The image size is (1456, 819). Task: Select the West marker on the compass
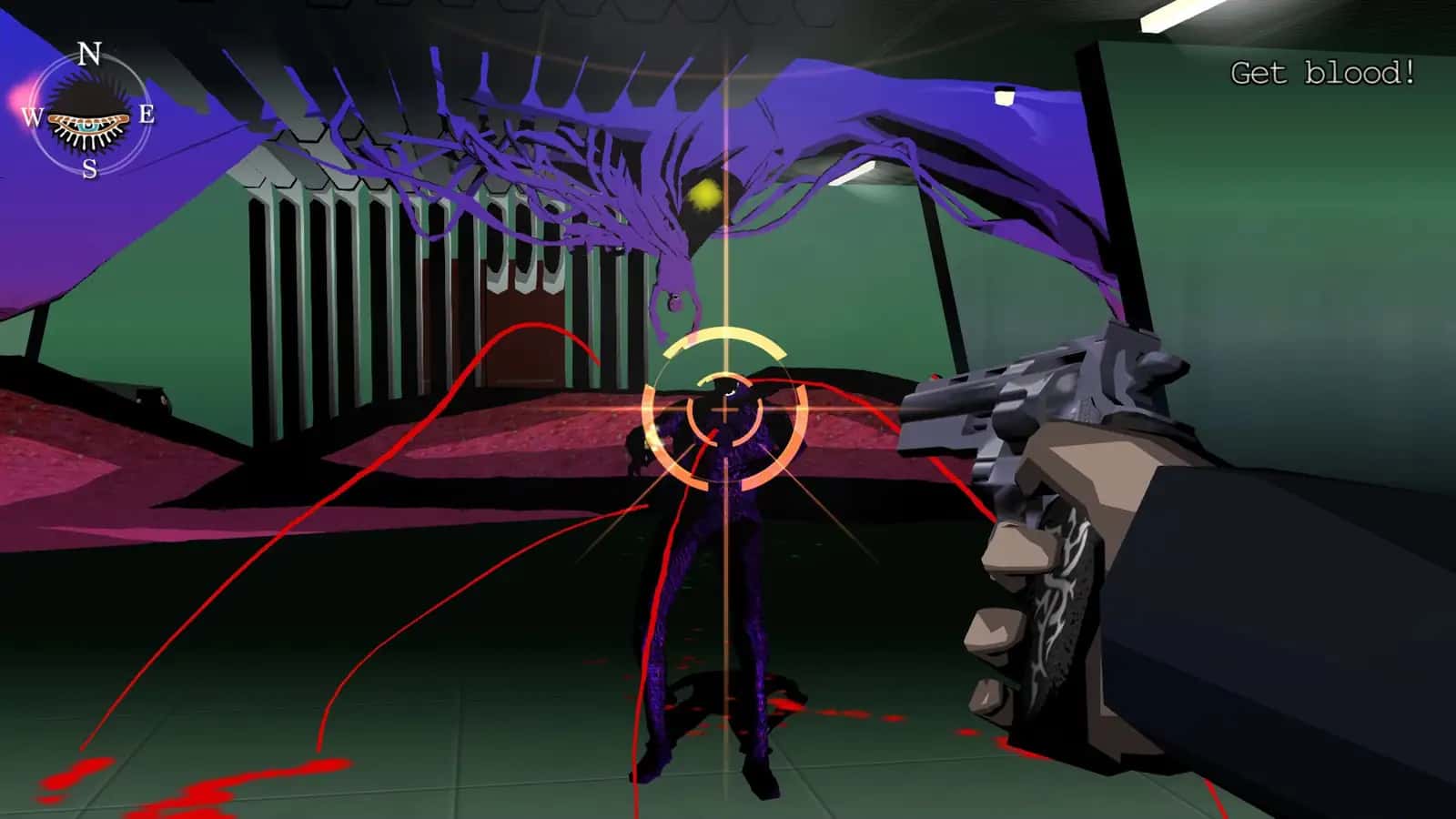[x=30, y=116]
